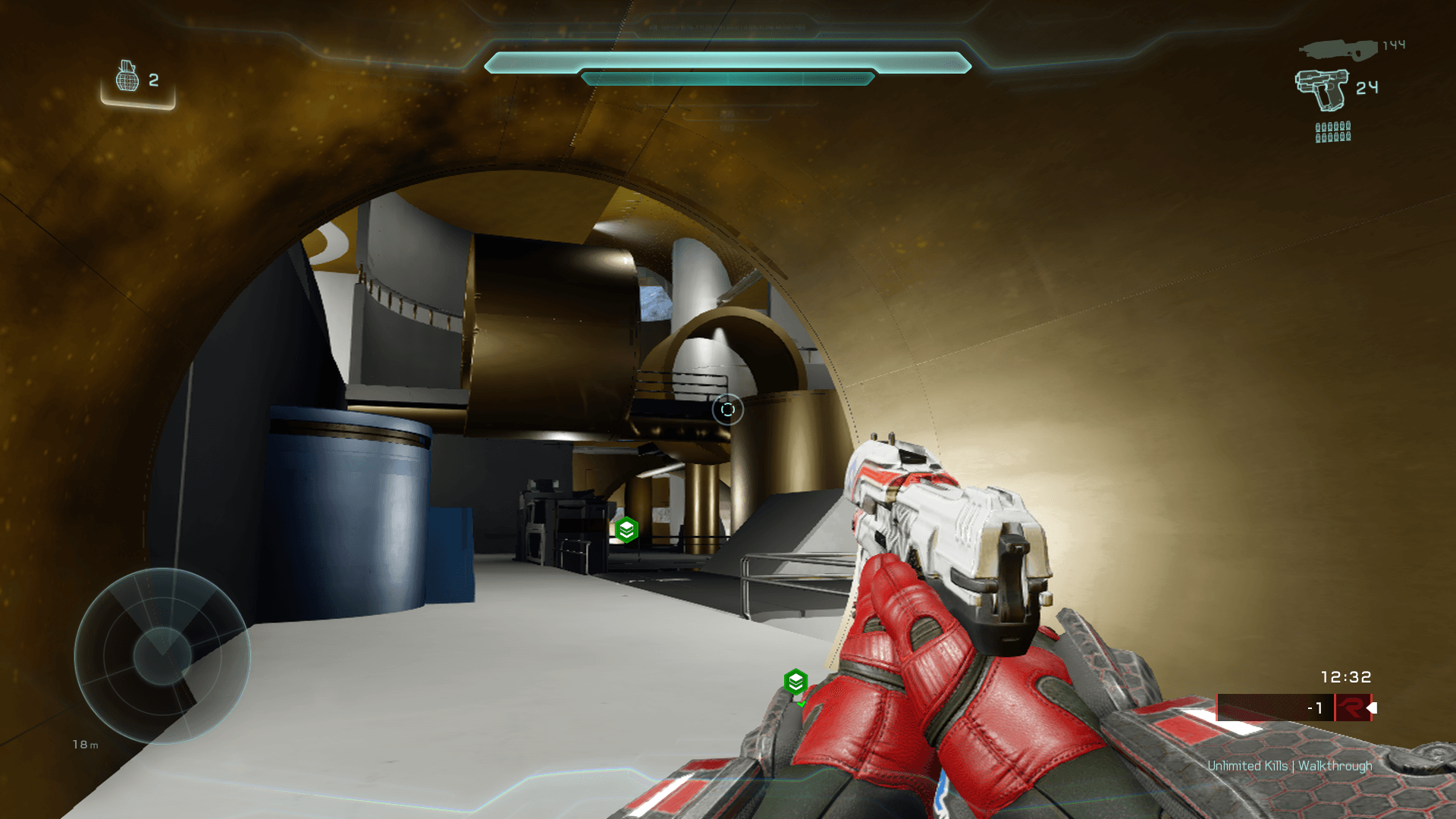Click the red team emblem icon

[1352, 708]
